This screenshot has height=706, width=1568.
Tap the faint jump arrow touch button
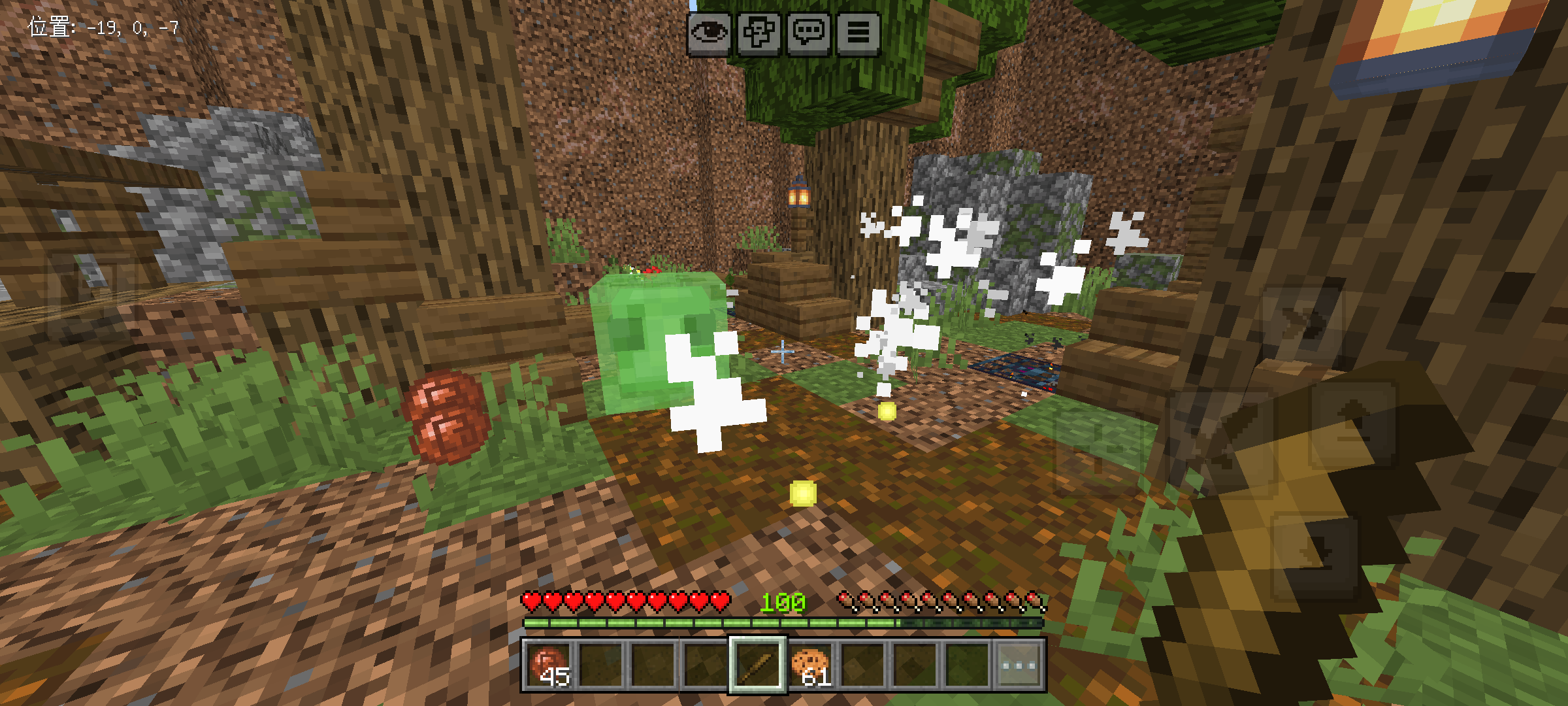[1352, 425]
